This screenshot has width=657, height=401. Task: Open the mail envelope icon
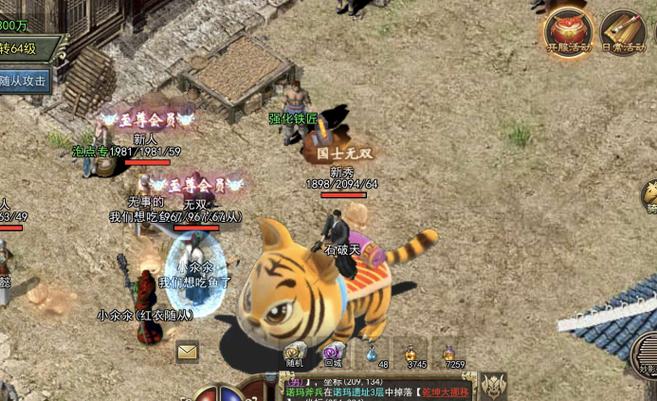187,351
